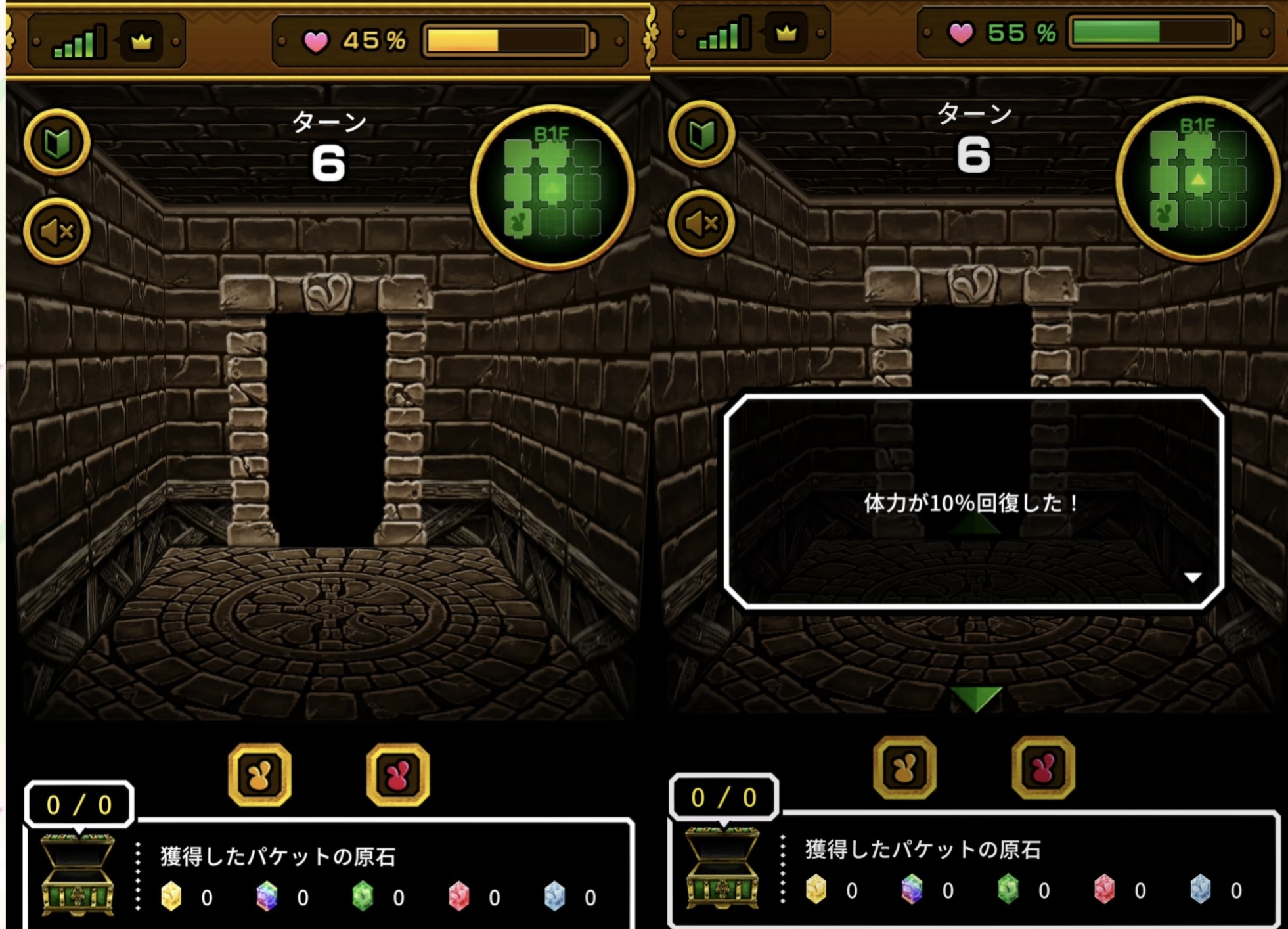This screenshot has width=1288, height=929.
Task: Toggle the muted speaker on the 45% health screen
Action: click(57, 231)
